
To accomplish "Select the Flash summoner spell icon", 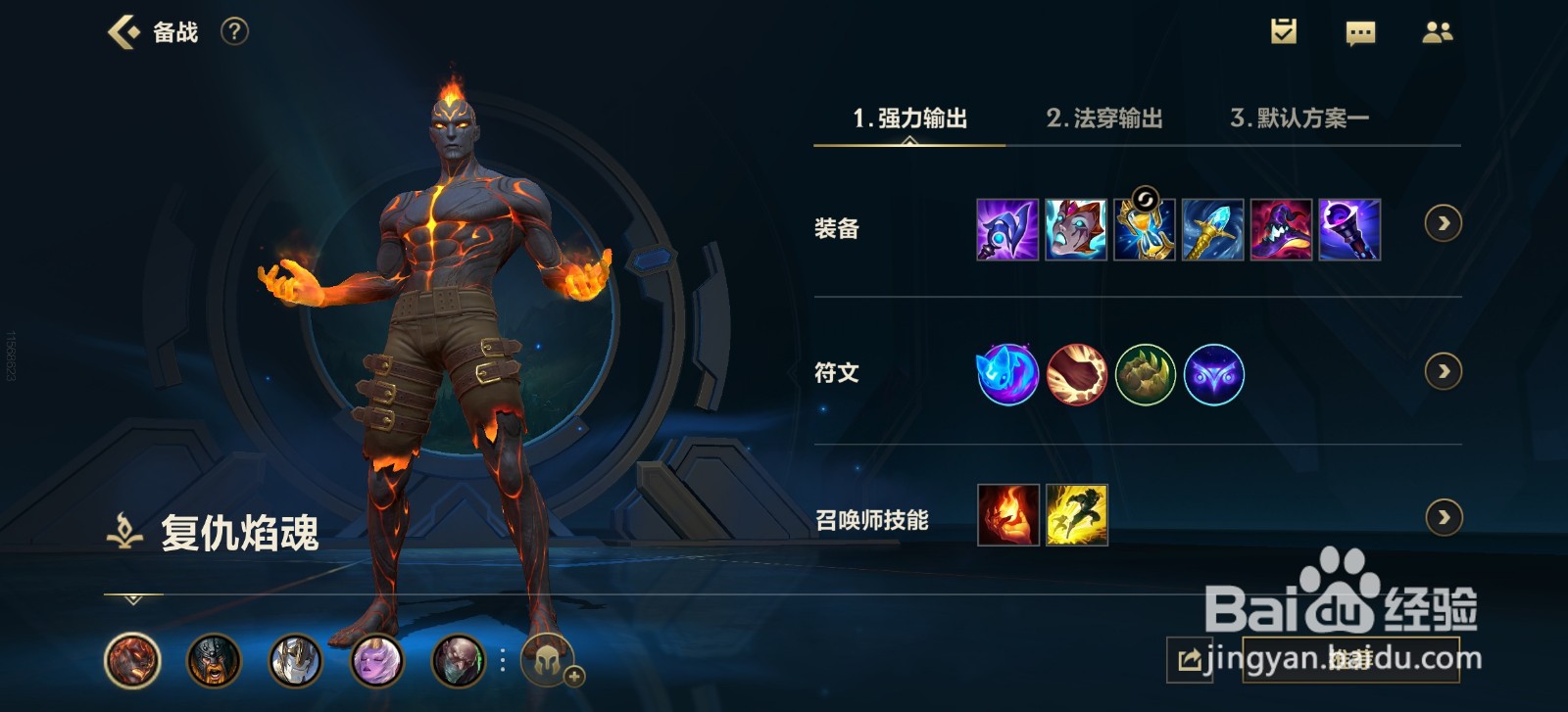I will [x=1075, y=516].
